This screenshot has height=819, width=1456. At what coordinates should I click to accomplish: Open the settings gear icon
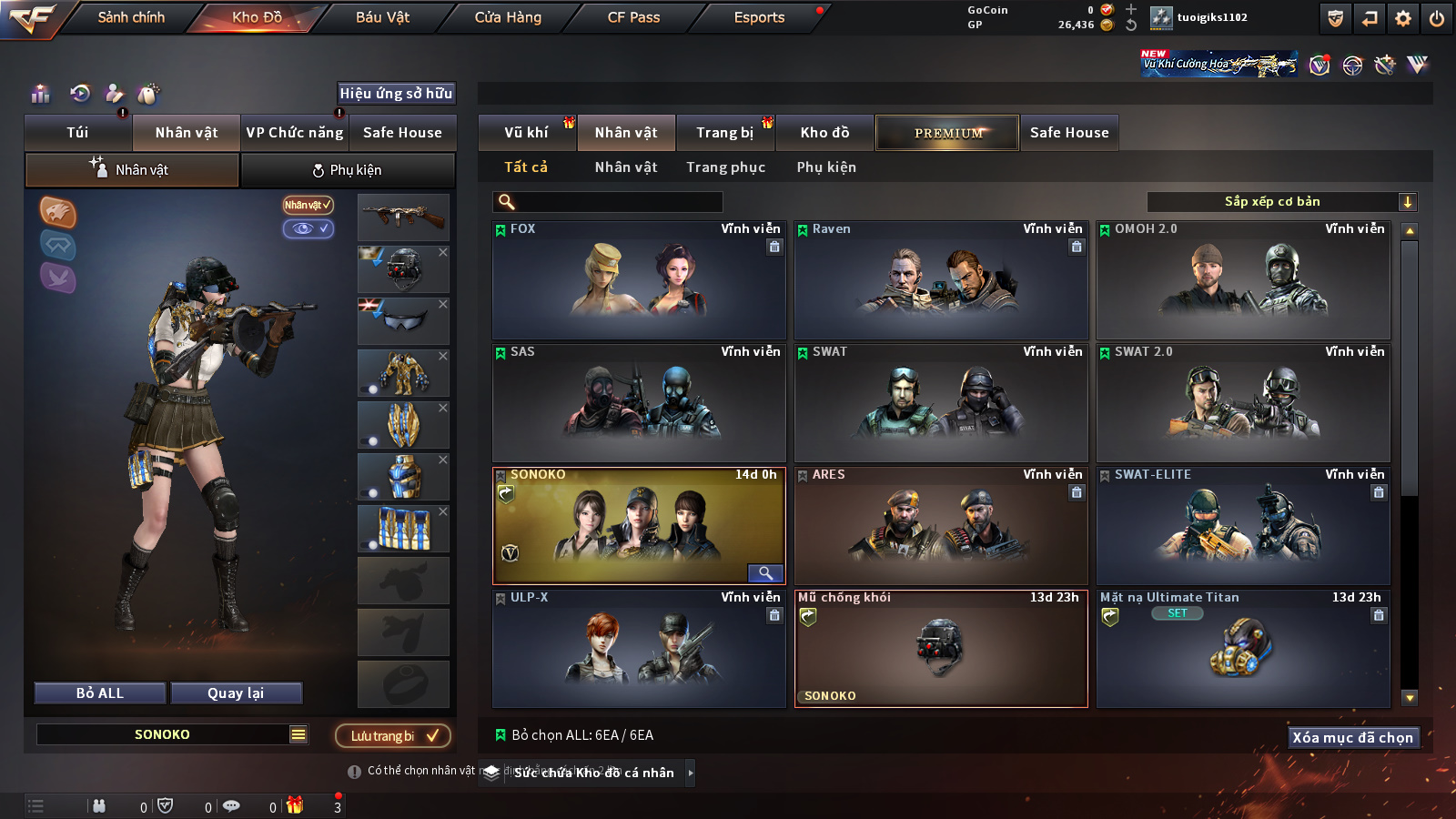(x=1403, y=18)
